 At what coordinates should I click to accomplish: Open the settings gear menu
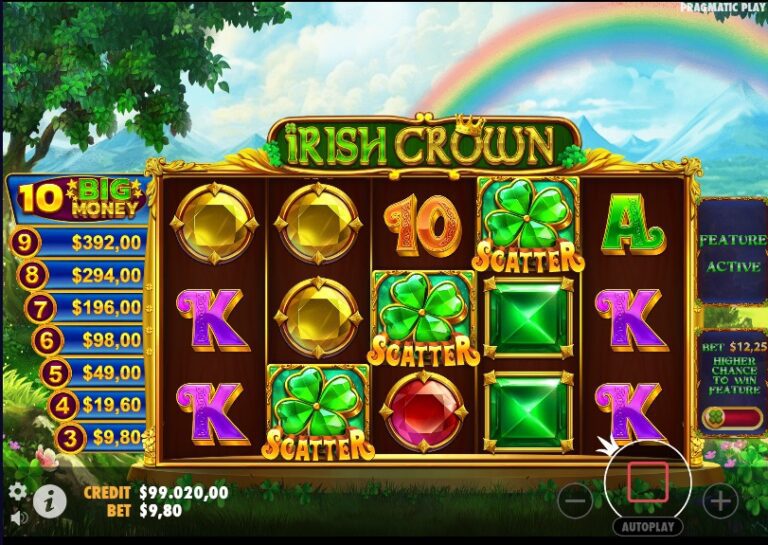tap(17, 491)
